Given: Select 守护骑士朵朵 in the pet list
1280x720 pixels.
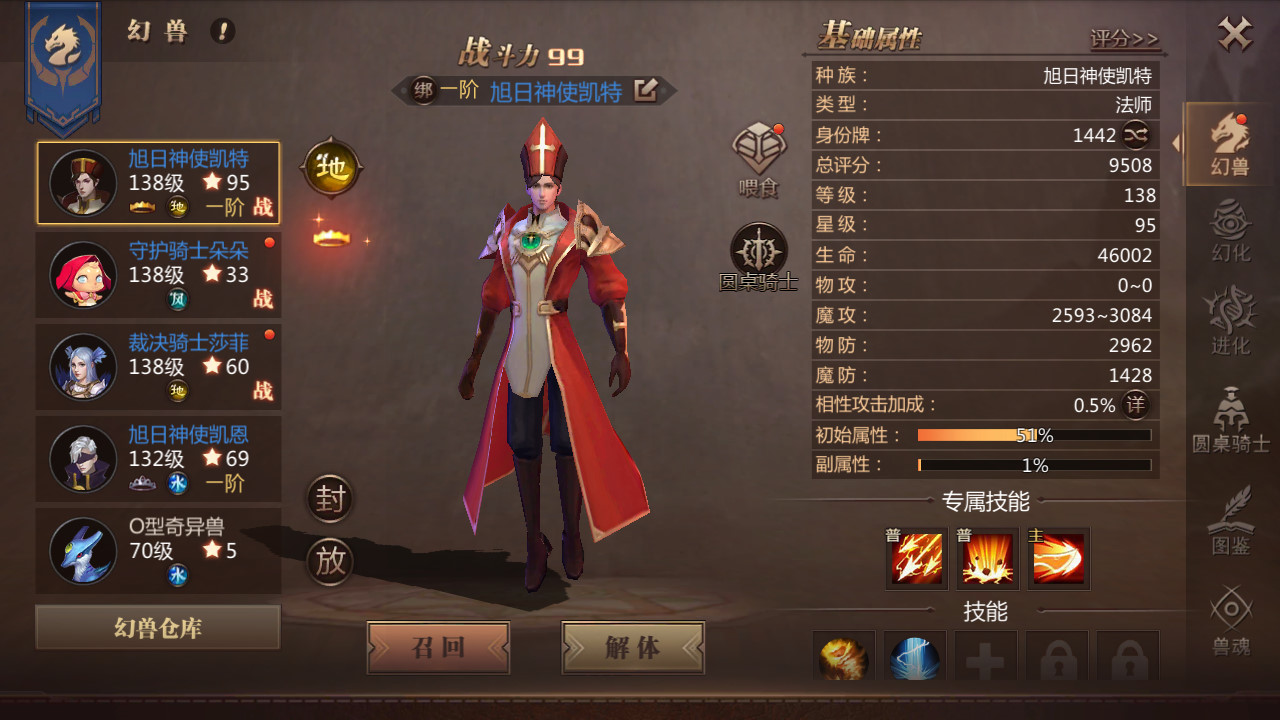Looking at the screenshot, I should click(x=158, y=274).
